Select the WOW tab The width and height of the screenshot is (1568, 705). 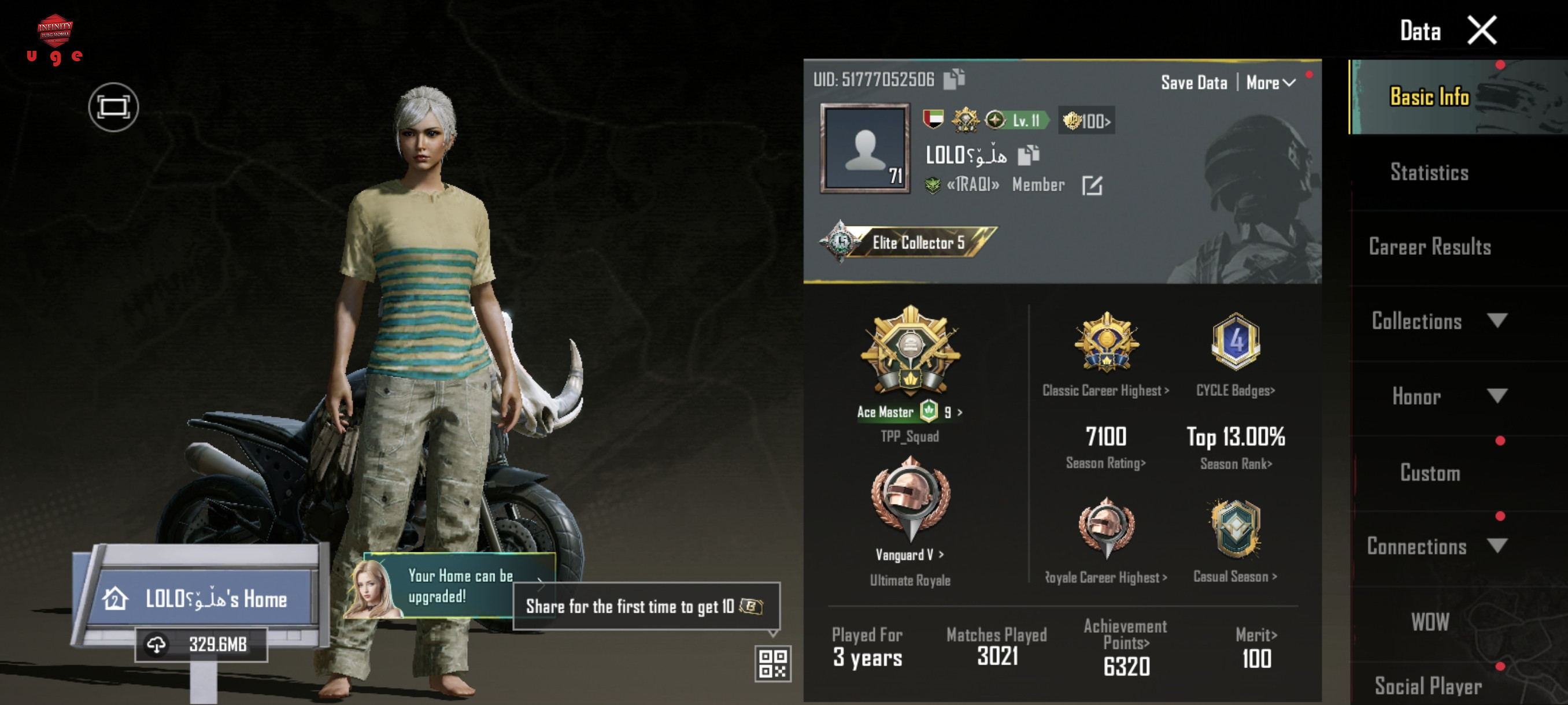click(1429, 622)
